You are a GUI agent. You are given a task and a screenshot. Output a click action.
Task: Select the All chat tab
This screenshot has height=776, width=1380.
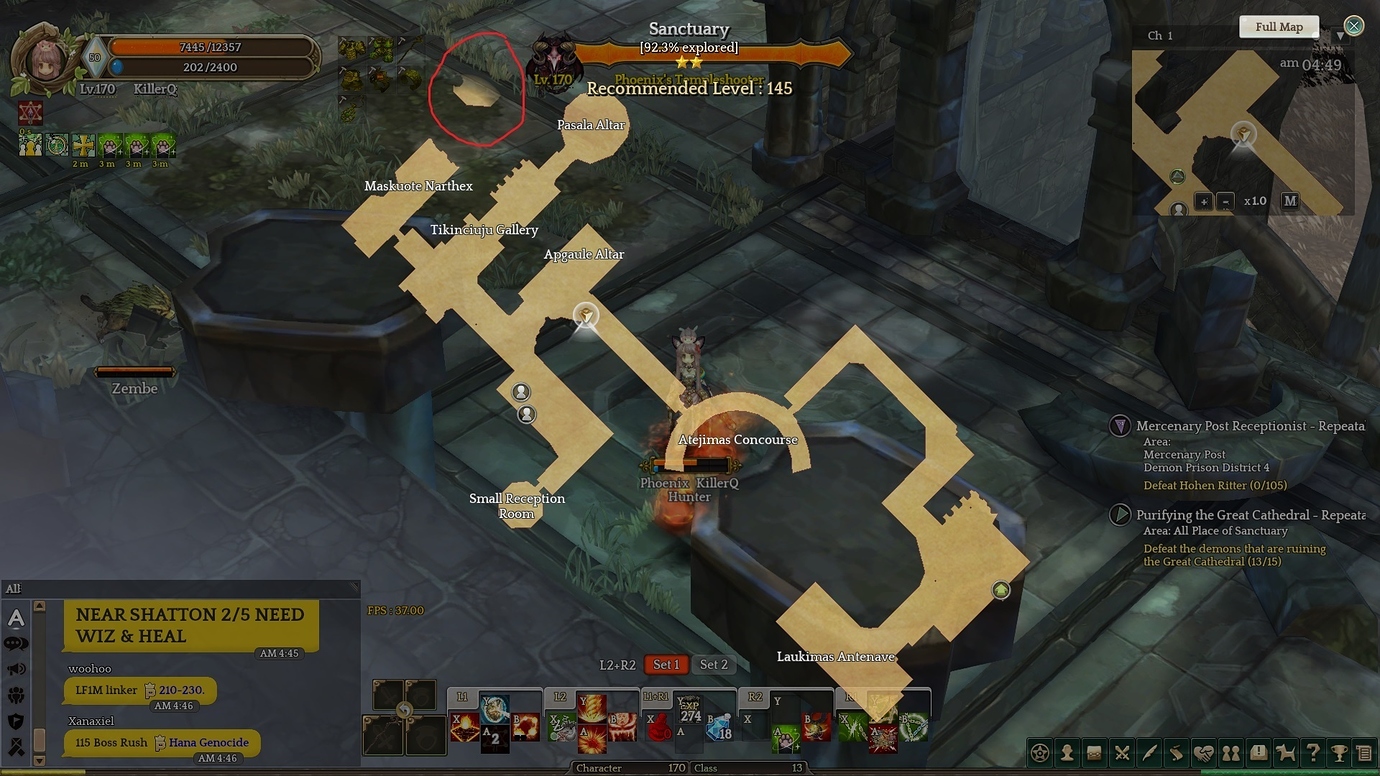pos(14,588)
